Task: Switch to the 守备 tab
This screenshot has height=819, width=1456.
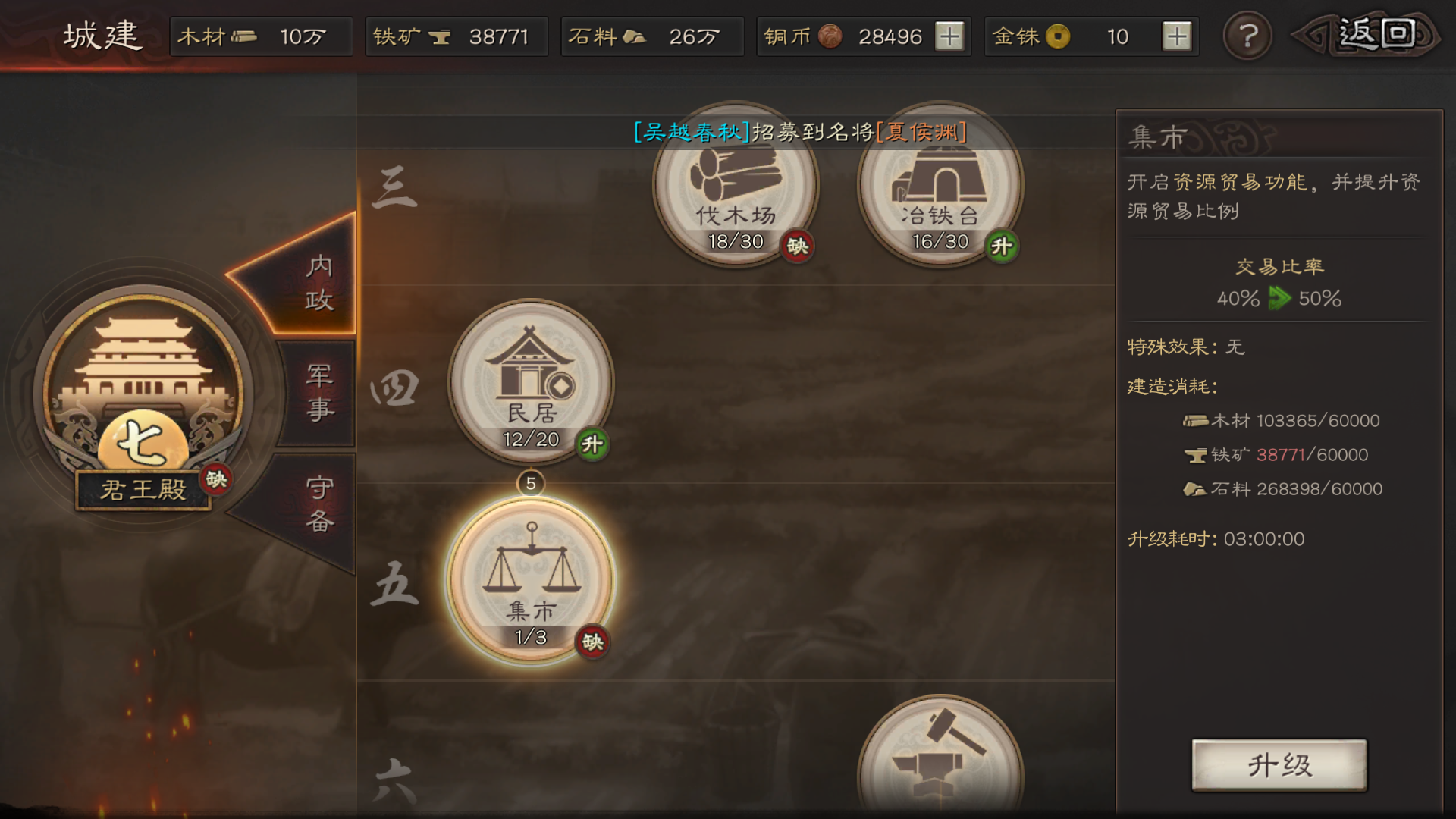Action: [x=319, y=504]
